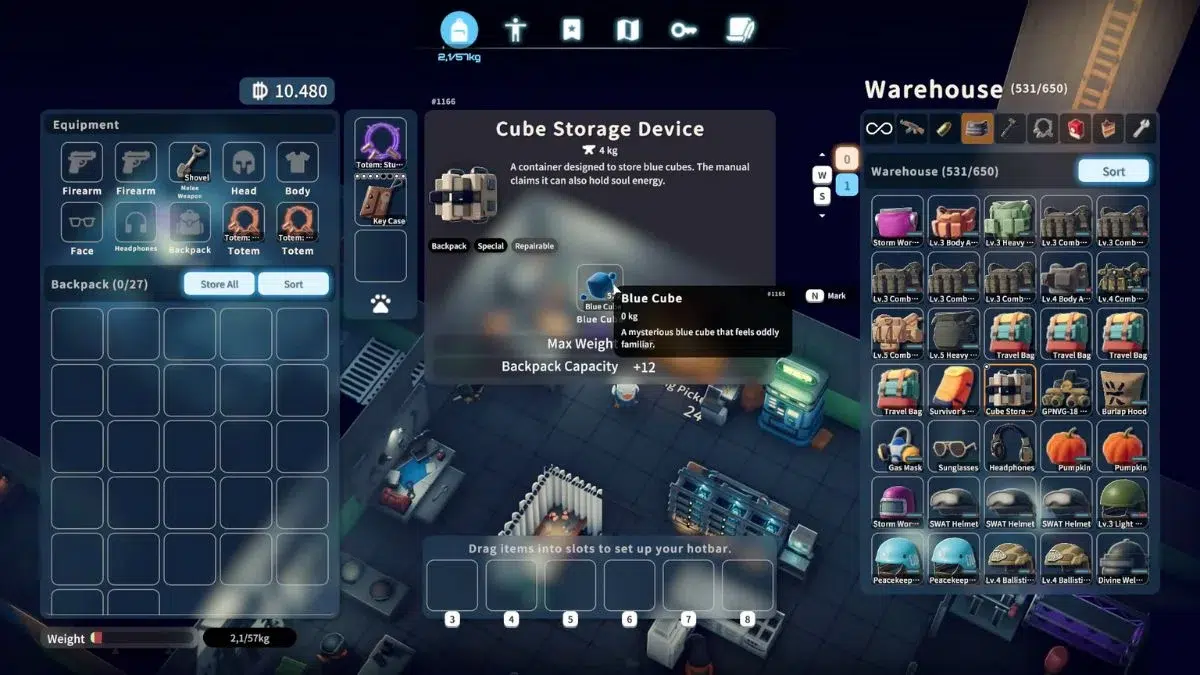
Task: Open the map tab at top
Action: pos(627,30)
